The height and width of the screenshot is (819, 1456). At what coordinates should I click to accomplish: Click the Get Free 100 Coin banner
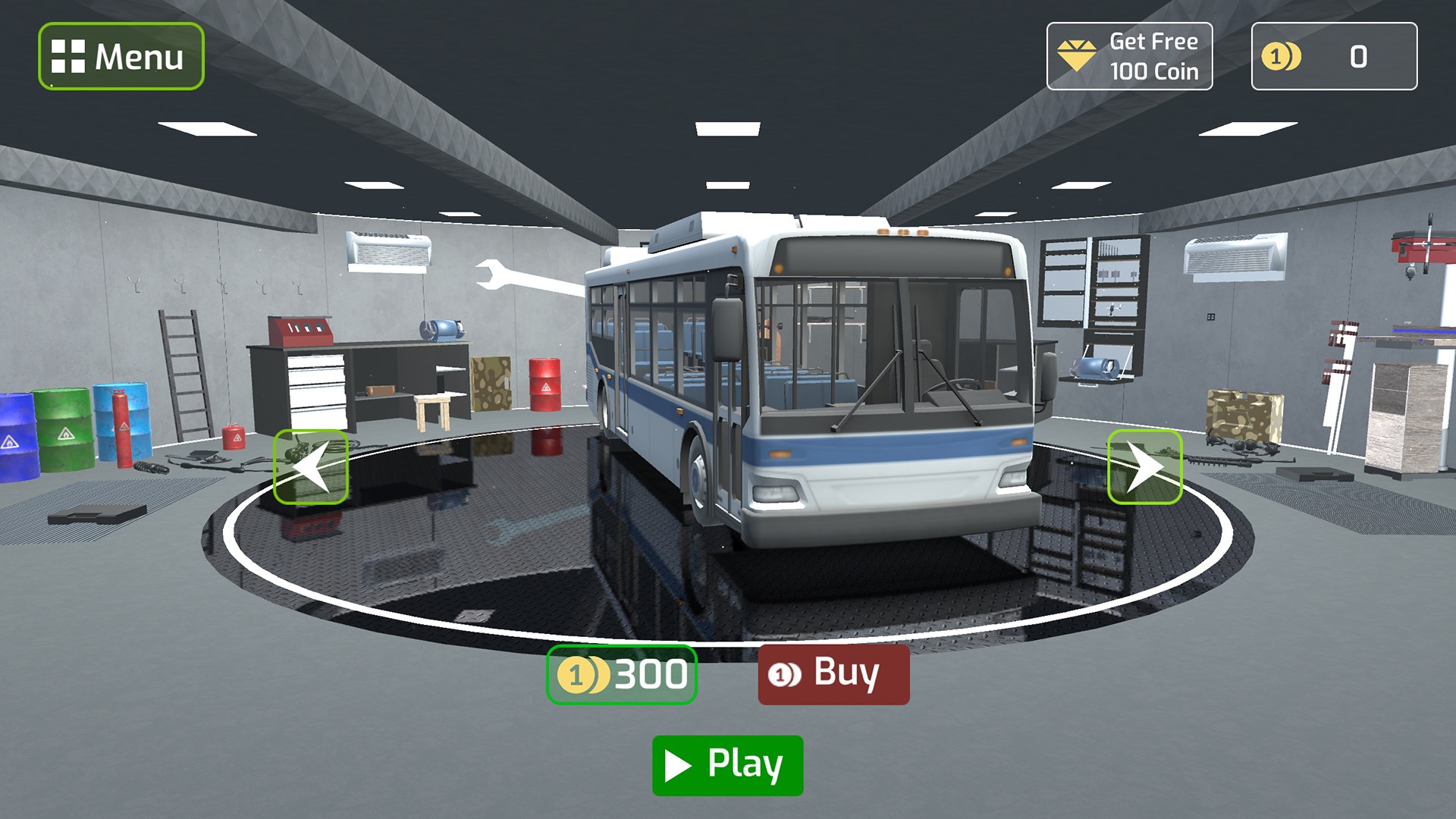click(x=1130, y=55)
